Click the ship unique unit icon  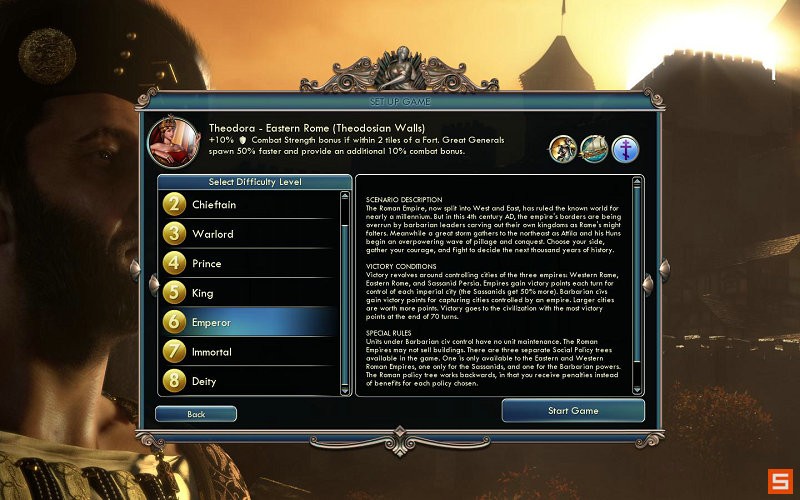point(594,149)
